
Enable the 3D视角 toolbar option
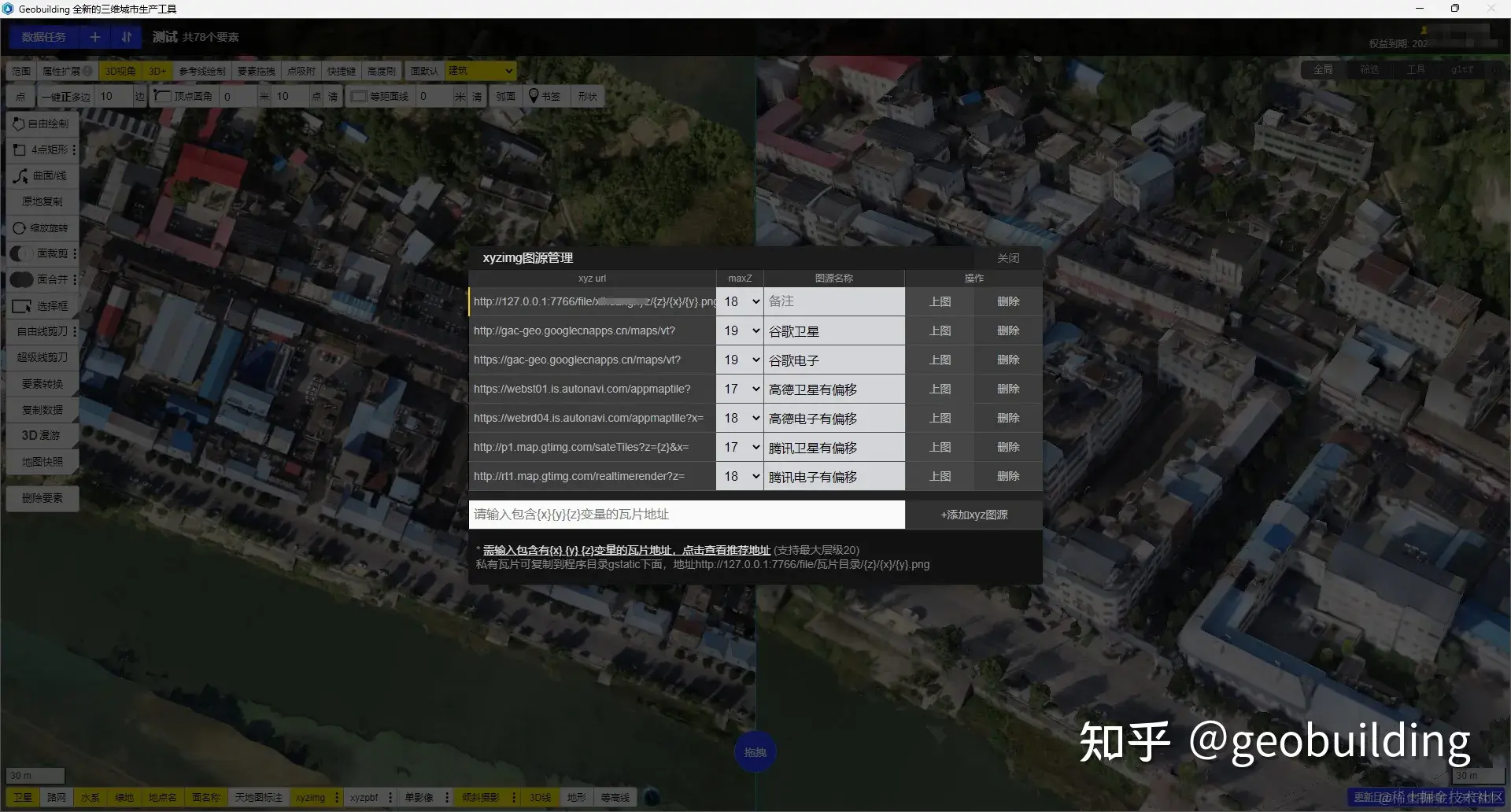tap(120, 71)
